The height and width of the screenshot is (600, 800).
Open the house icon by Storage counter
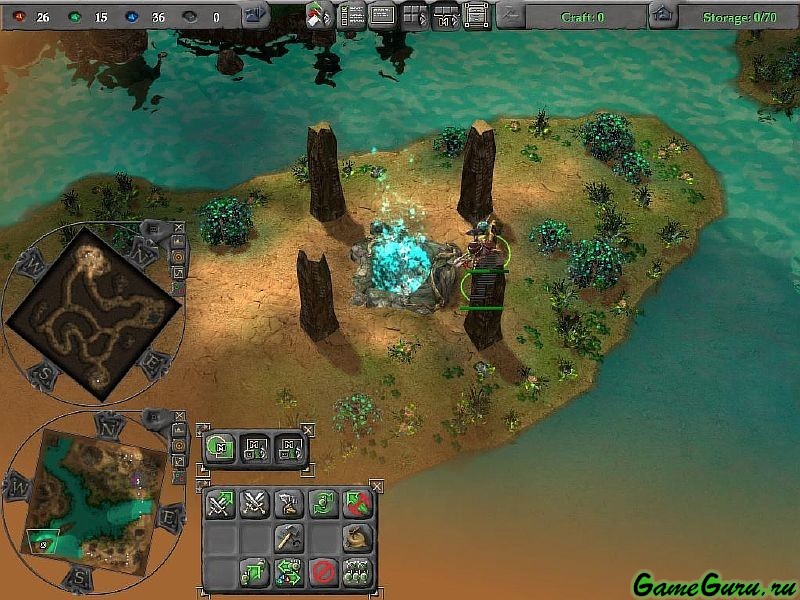660,15
